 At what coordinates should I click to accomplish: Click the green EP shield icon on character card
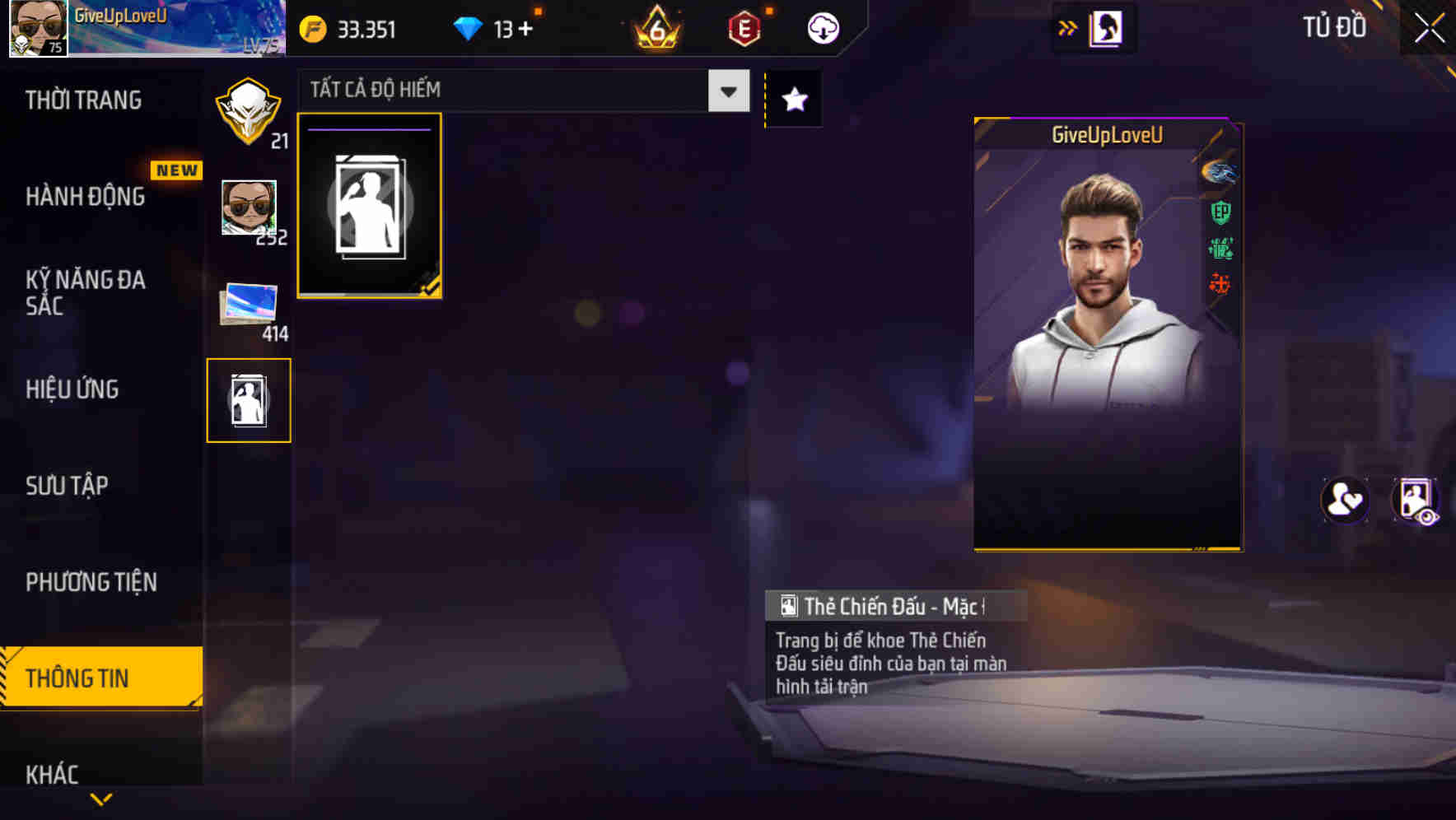1221,212
